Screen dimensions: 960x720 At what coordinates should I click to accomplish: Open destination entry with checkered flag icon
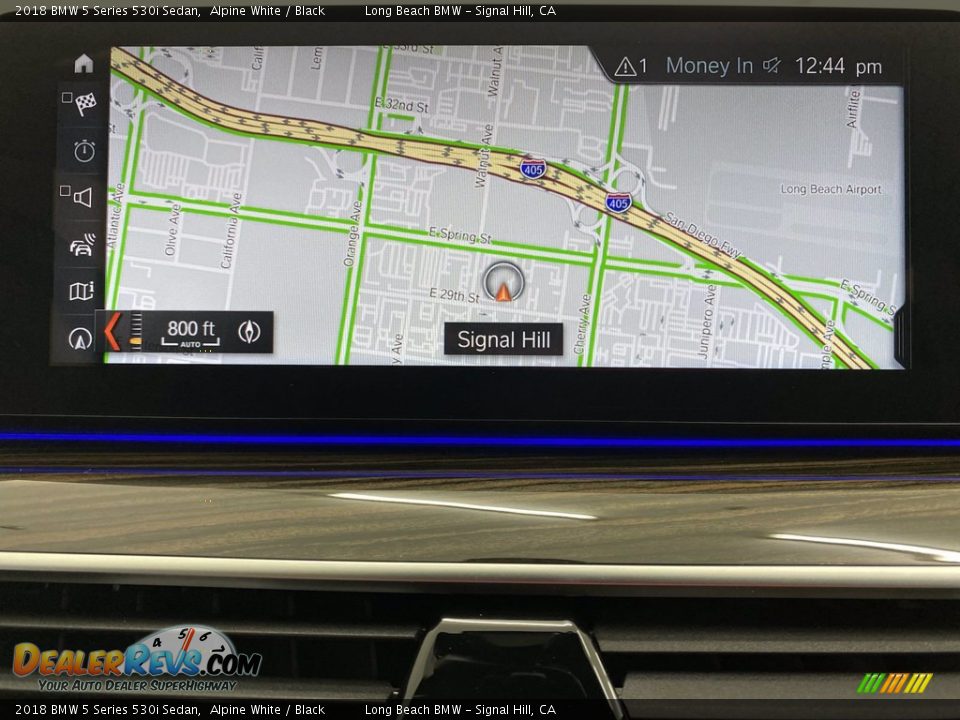[85, 103]
